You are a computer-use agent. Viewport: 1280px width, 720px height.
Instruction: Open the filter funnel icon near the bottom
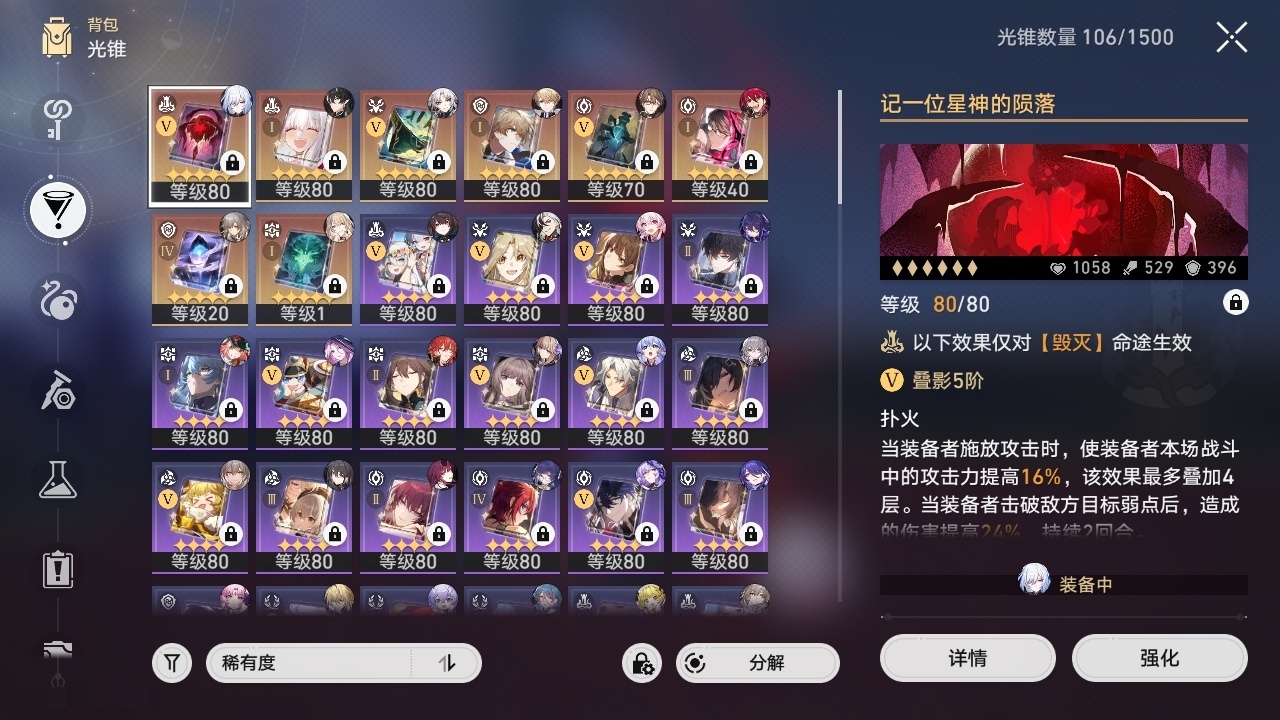point(171,663)
